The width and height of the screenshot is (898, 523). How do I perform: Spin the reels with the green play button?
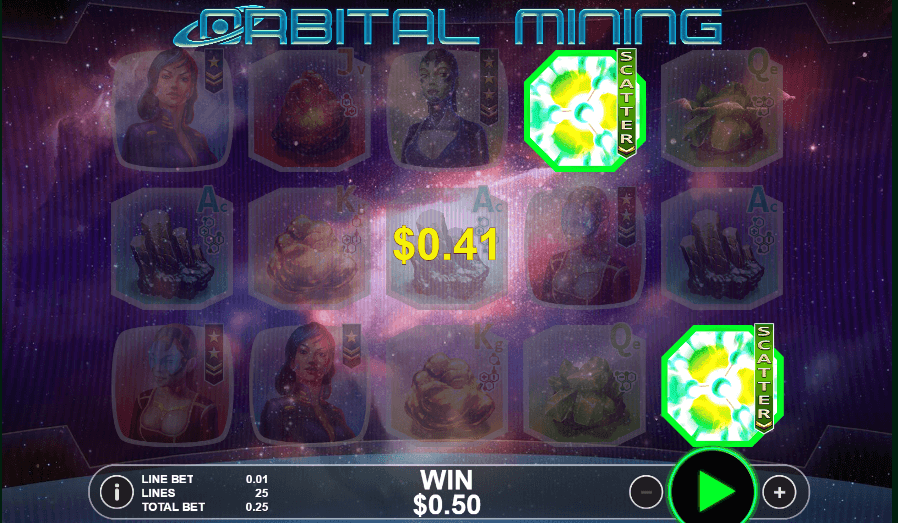[x=712, y=491]
